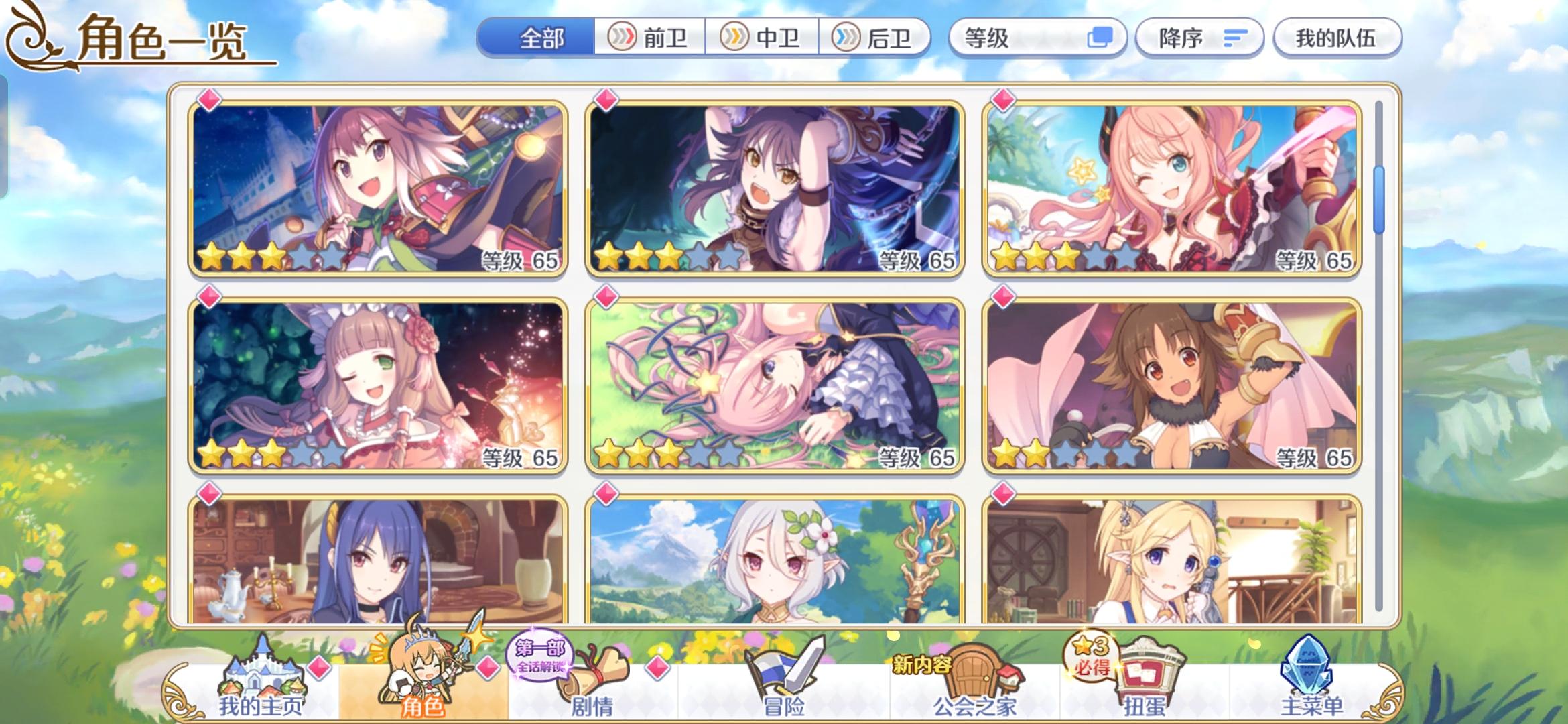Viewport: 1568px width, 724px height.
Task: Switch to the 中卫 tab
Action: point(761,38)
